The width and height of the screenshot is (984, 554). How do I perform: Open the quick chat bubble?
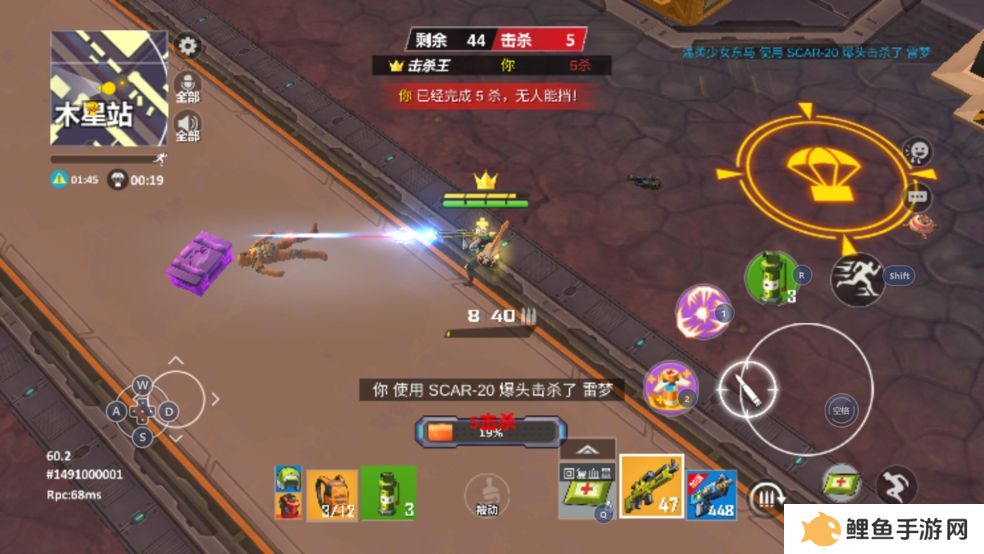[917, 197]
